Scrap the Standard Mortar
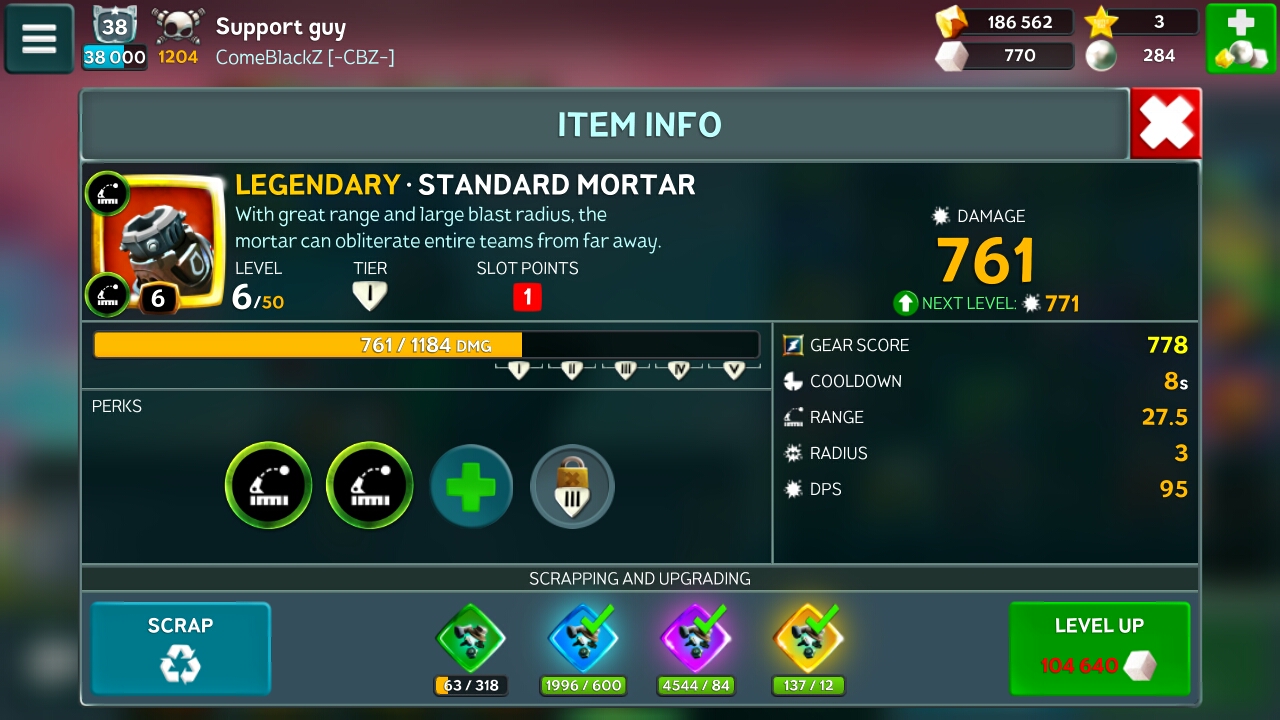Screen dimensions: 1280x720 (x=181, y=648)
